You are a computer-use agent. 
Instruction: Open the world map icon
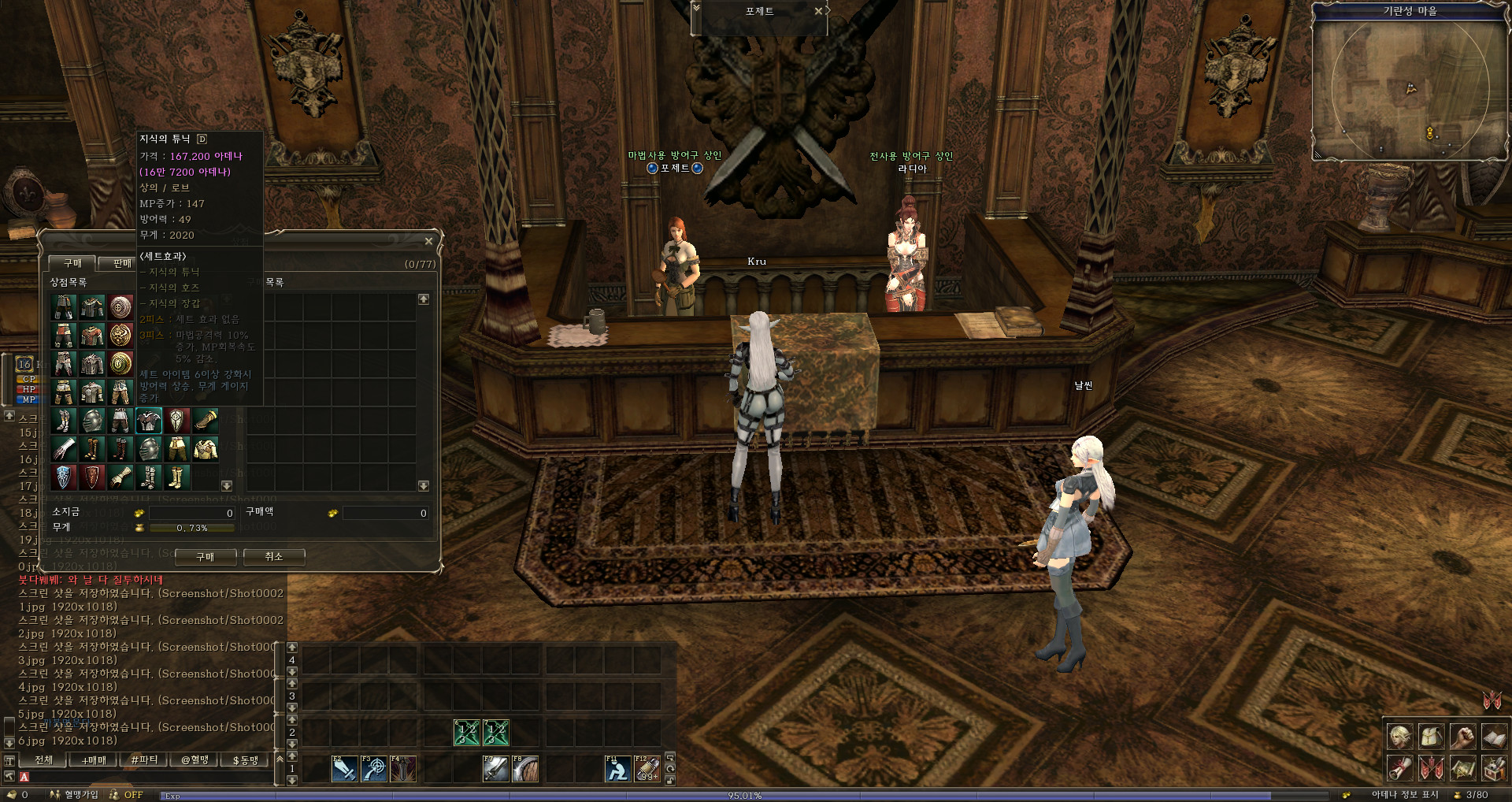(1462, 767)
